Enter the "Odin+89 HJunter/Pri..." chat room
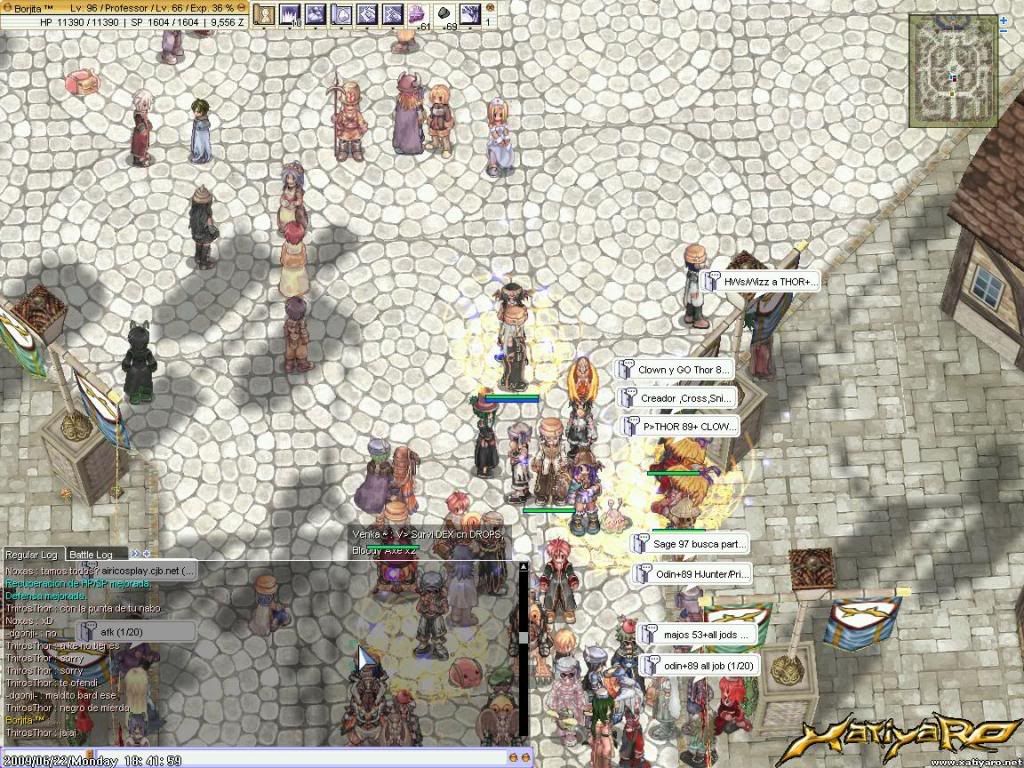Viewport: 1024px width, 768px height. [x=692, y=574]
